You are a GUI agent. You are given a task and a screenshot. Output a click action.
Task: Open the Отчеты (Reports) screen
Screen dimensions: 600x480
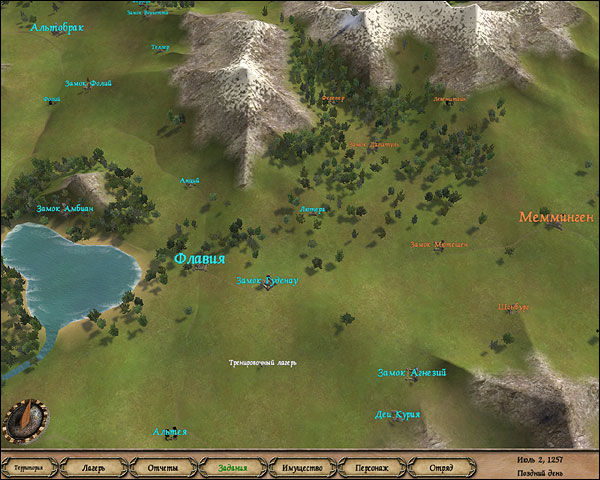pyautogui.click(x=162, y=467)
